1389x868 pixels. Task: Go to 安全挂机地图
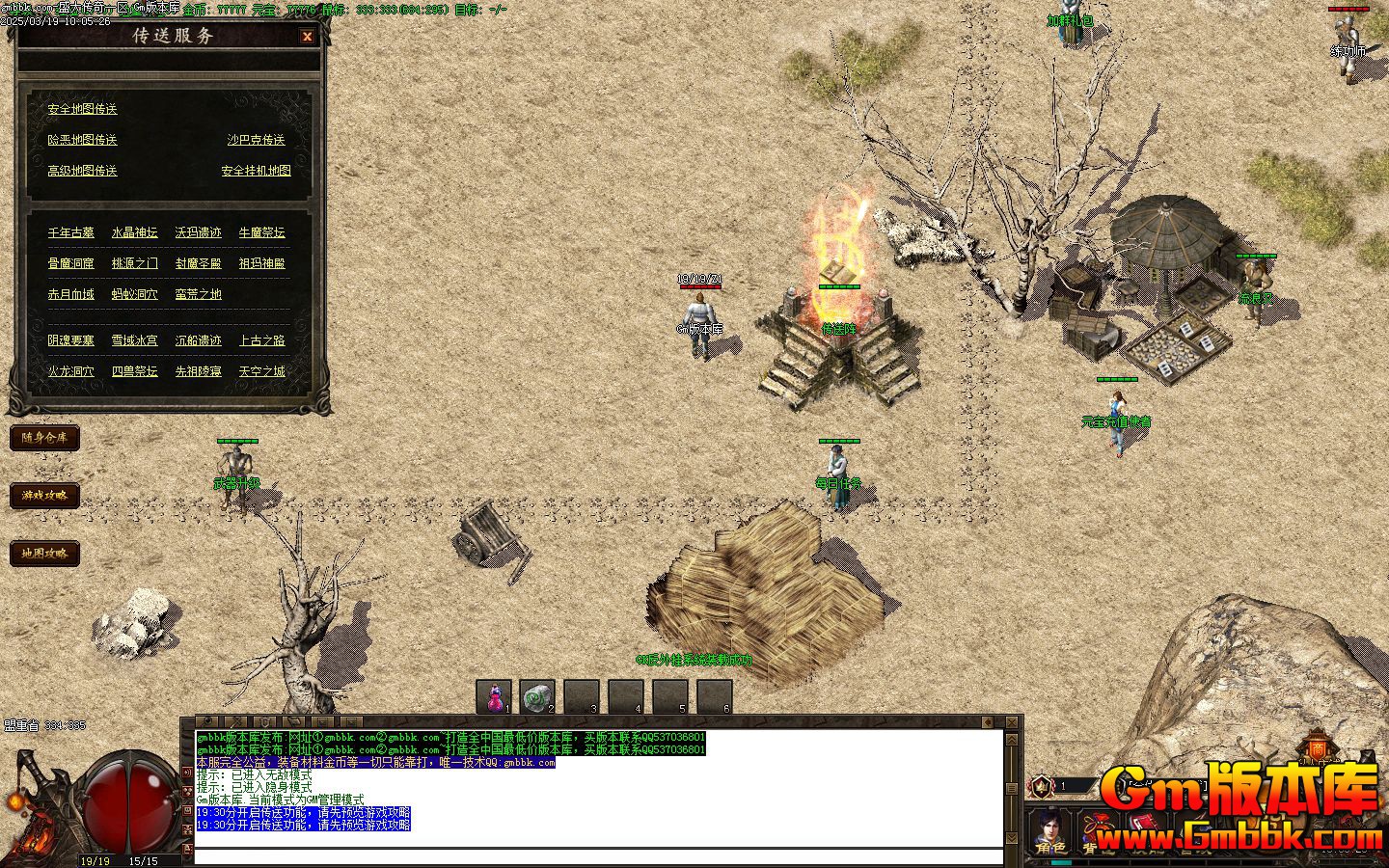point(256,171)
